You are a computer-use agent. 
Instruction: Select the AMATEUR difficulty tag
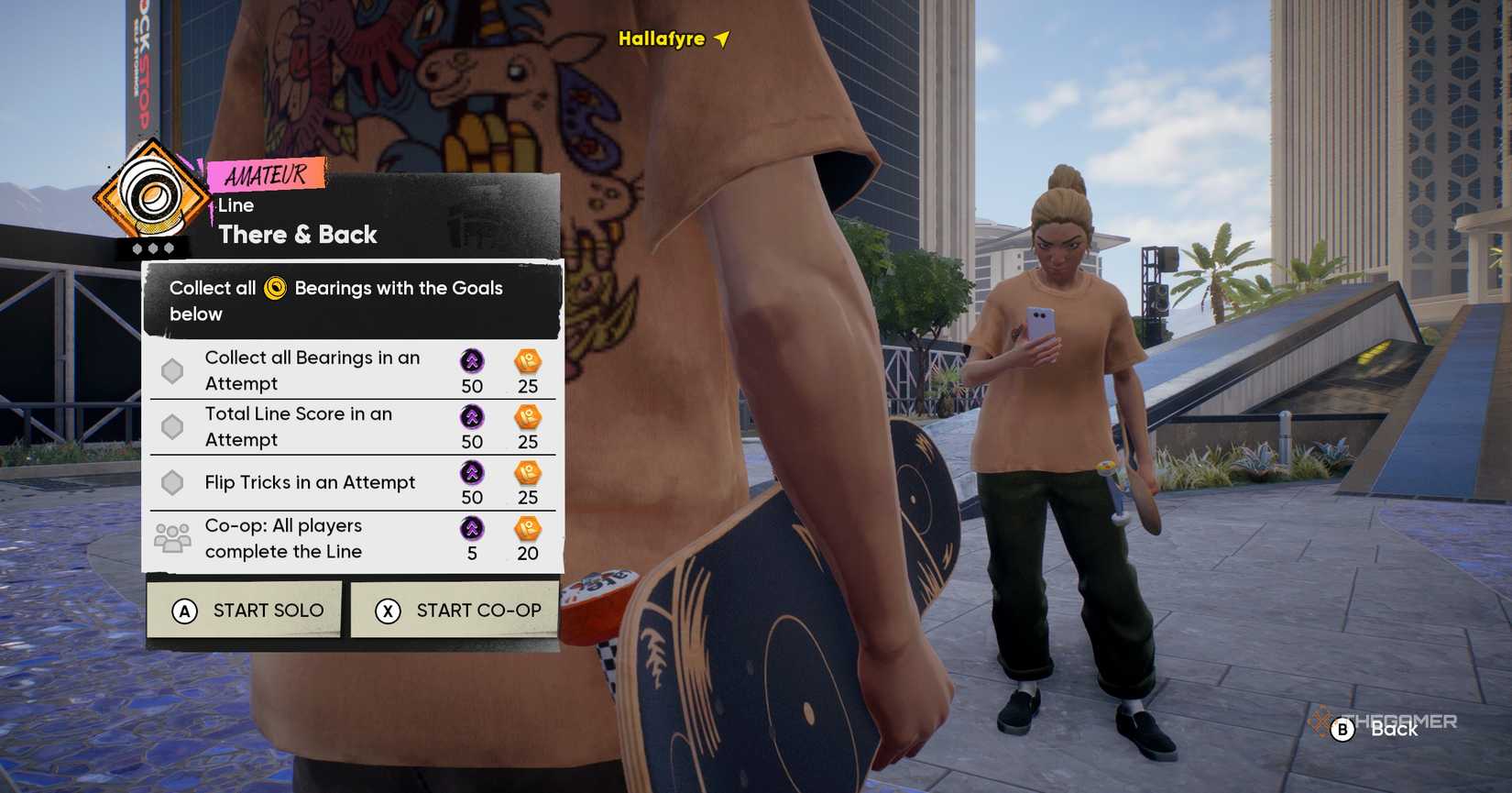tap(266, 173)
